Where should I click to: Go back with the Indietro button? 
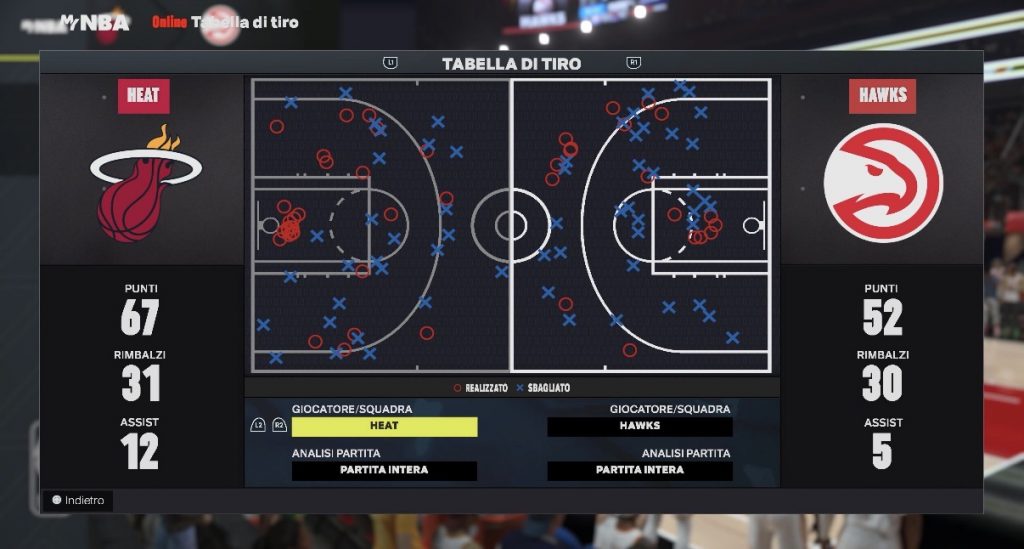tap(78, 500)
